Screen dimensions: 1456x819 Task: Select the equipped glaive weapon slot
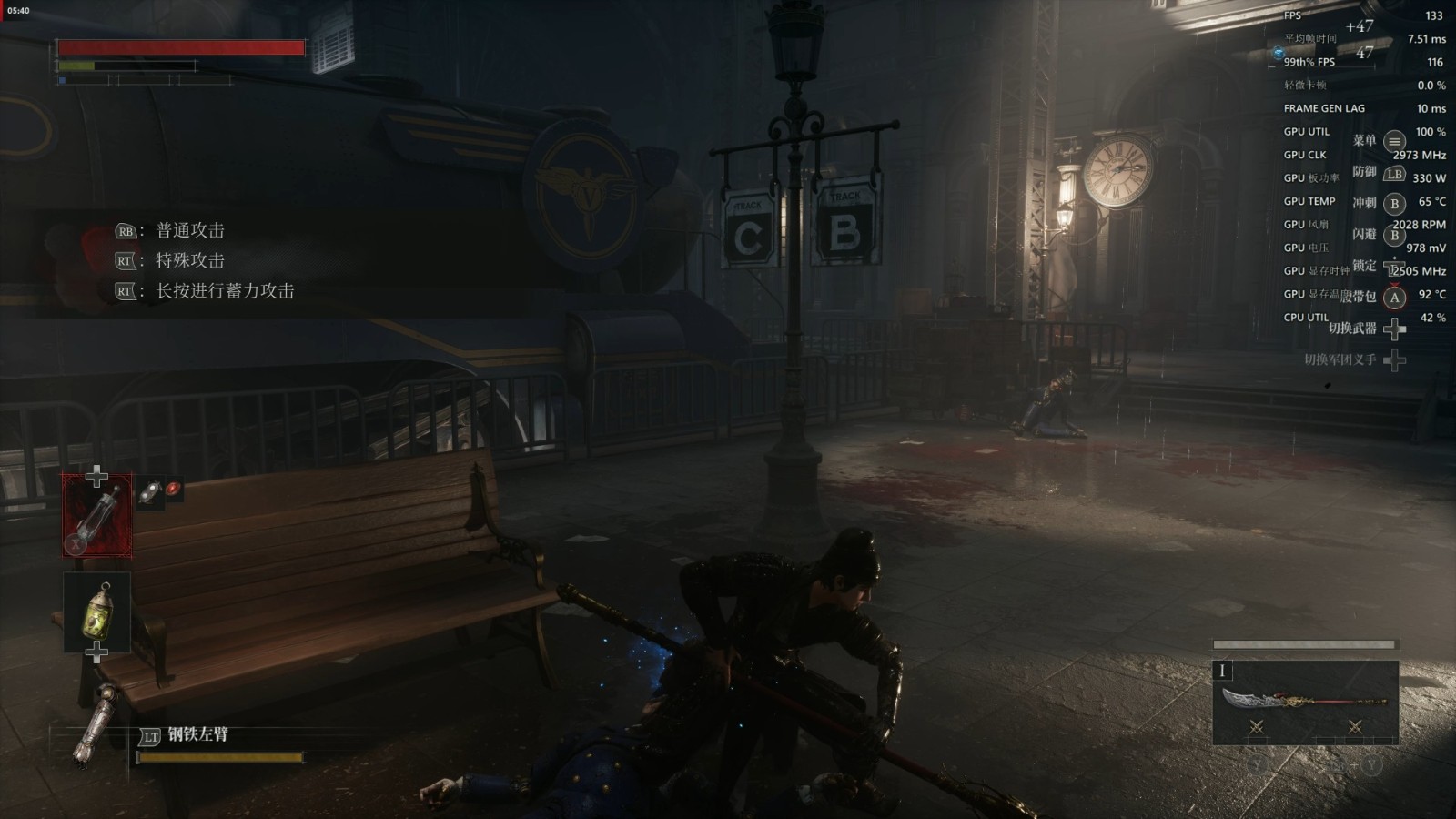1305,702
